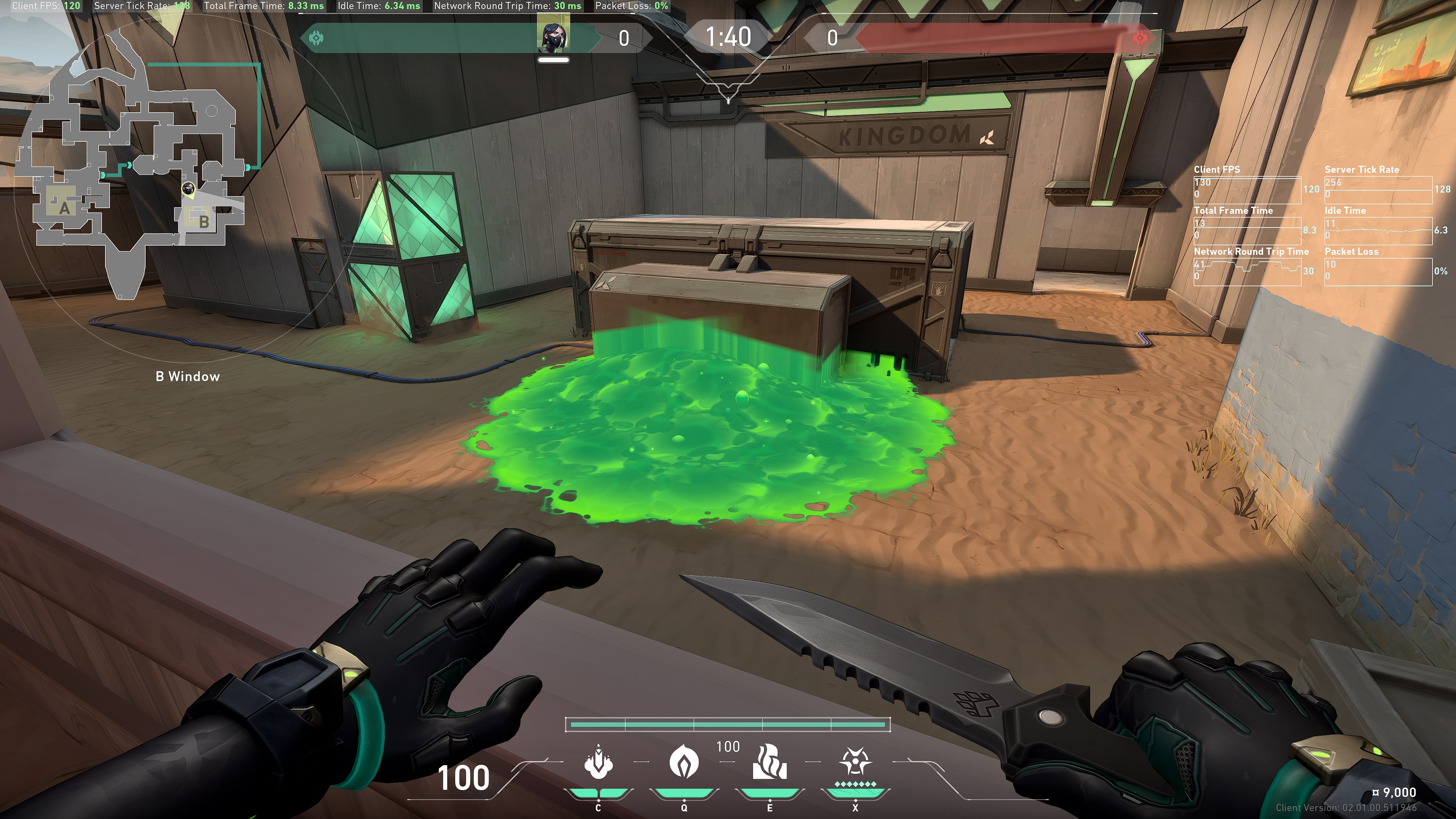
Task: Click the Total Frame Time graph
Action: point(1247,231)
